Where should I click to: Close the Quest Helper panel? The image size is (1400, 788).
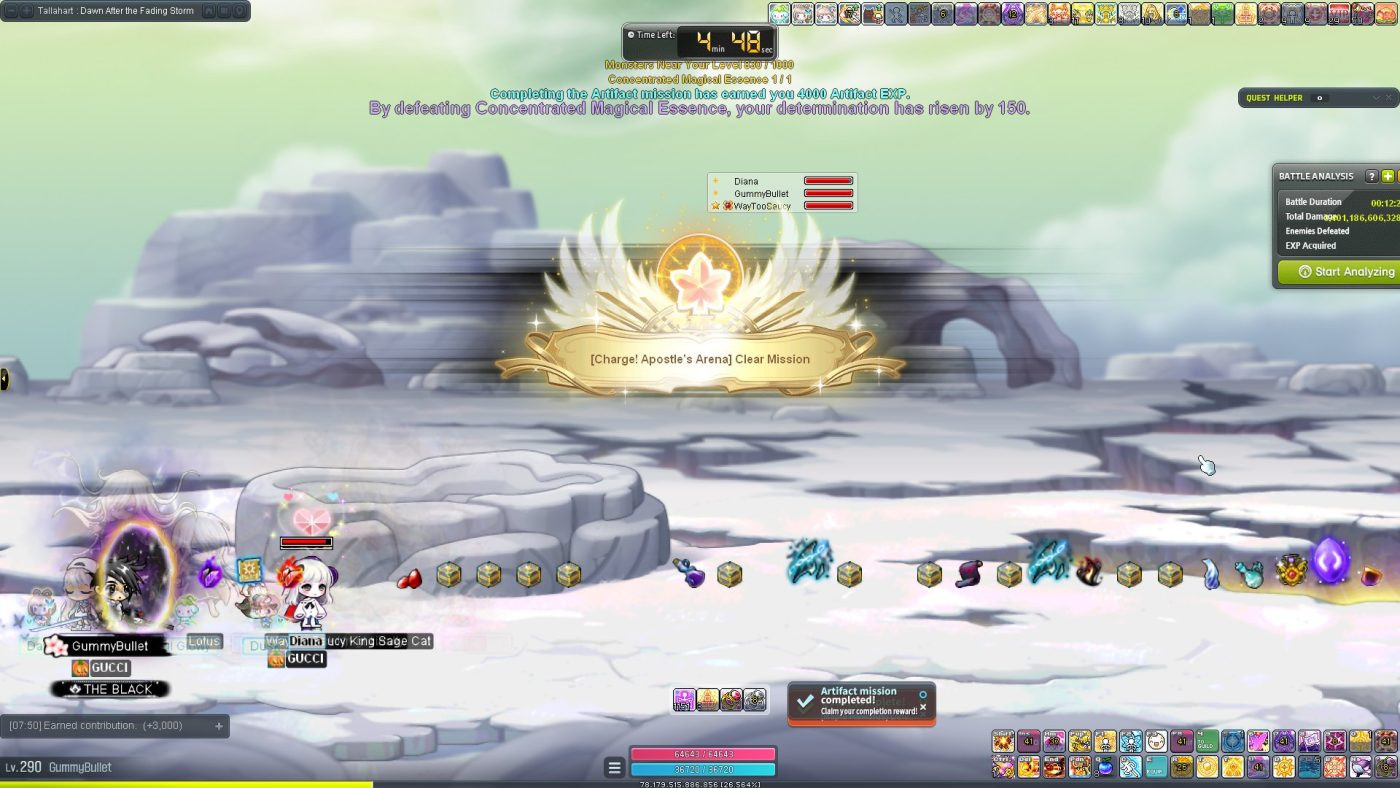(x=1390, y=98)
